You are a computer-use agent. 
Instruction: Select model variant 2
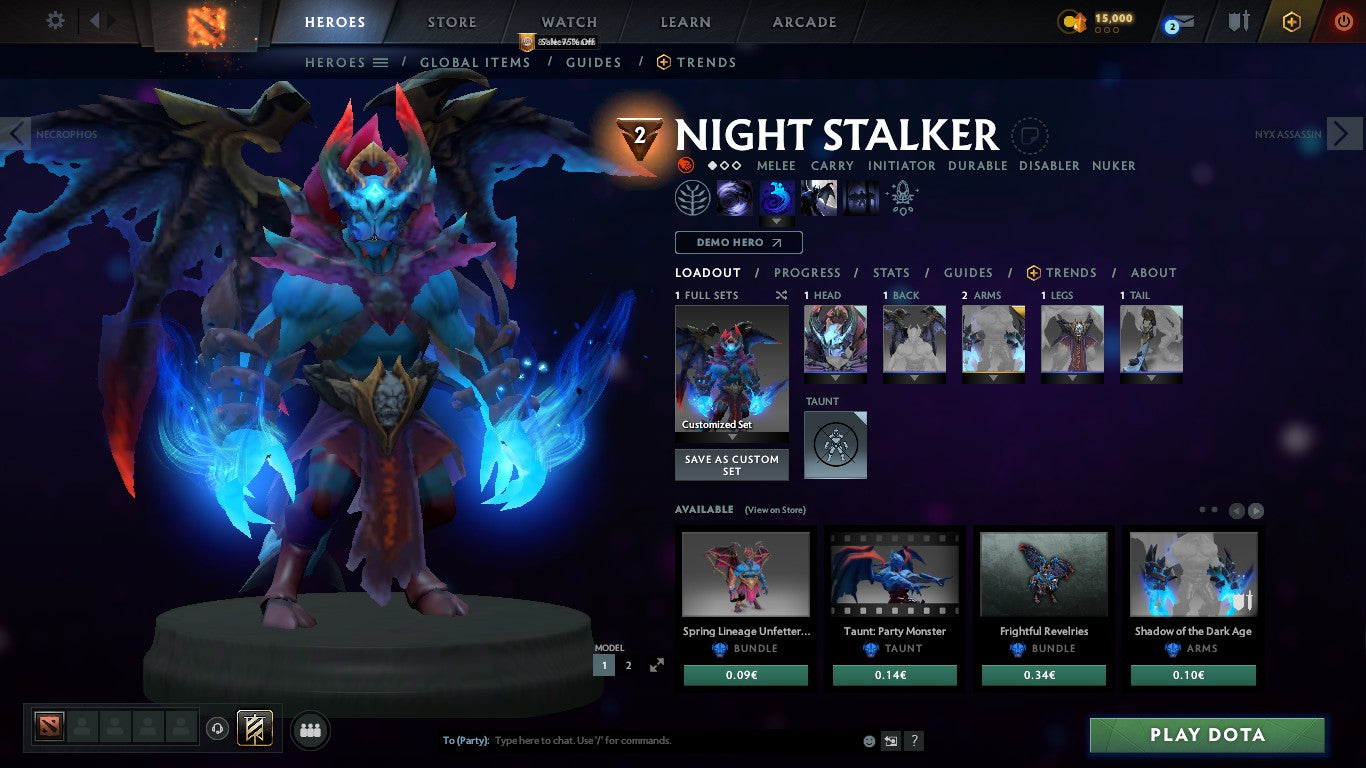[629, 664]
